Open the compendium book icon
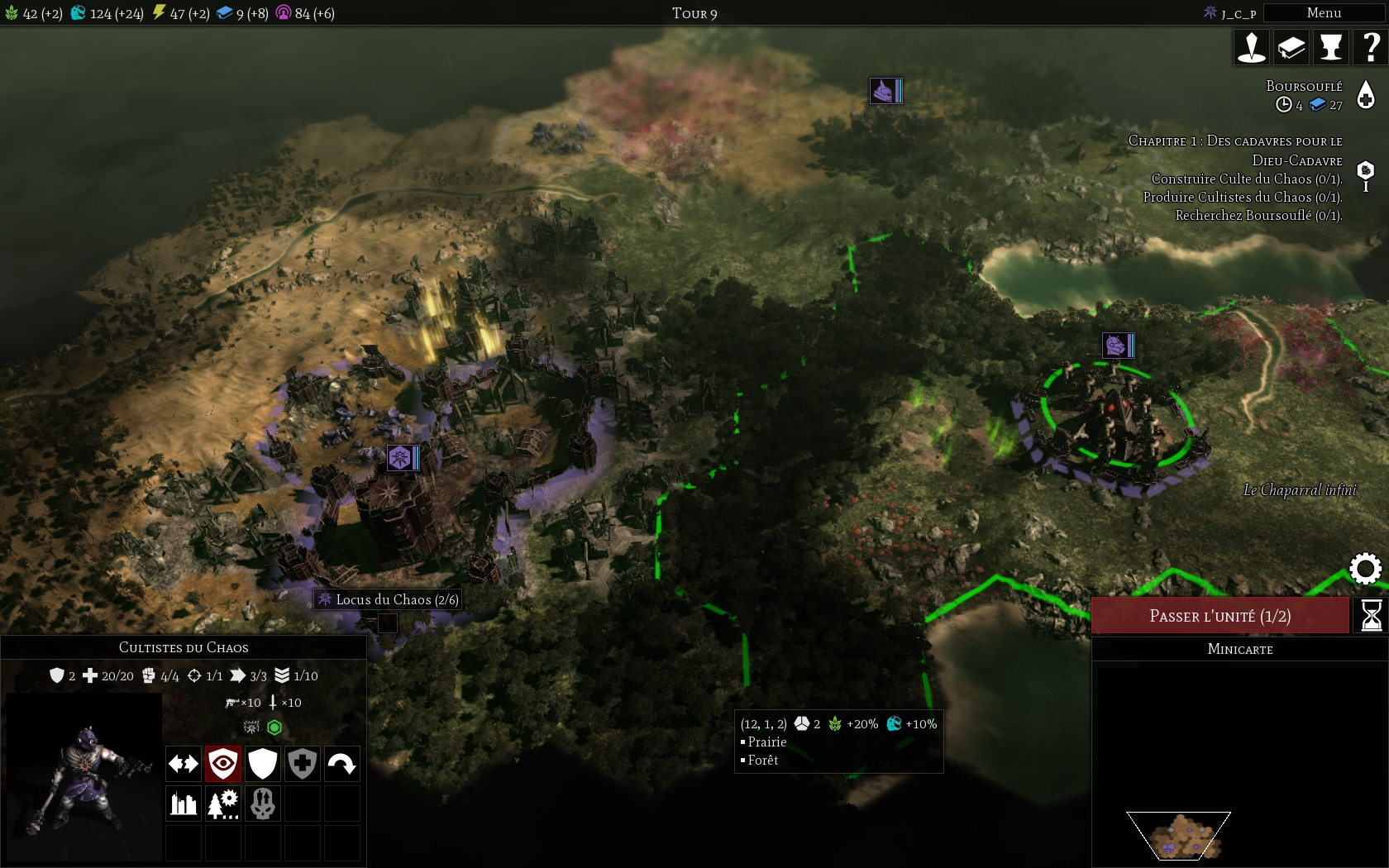 click(x=1291, y=47)
